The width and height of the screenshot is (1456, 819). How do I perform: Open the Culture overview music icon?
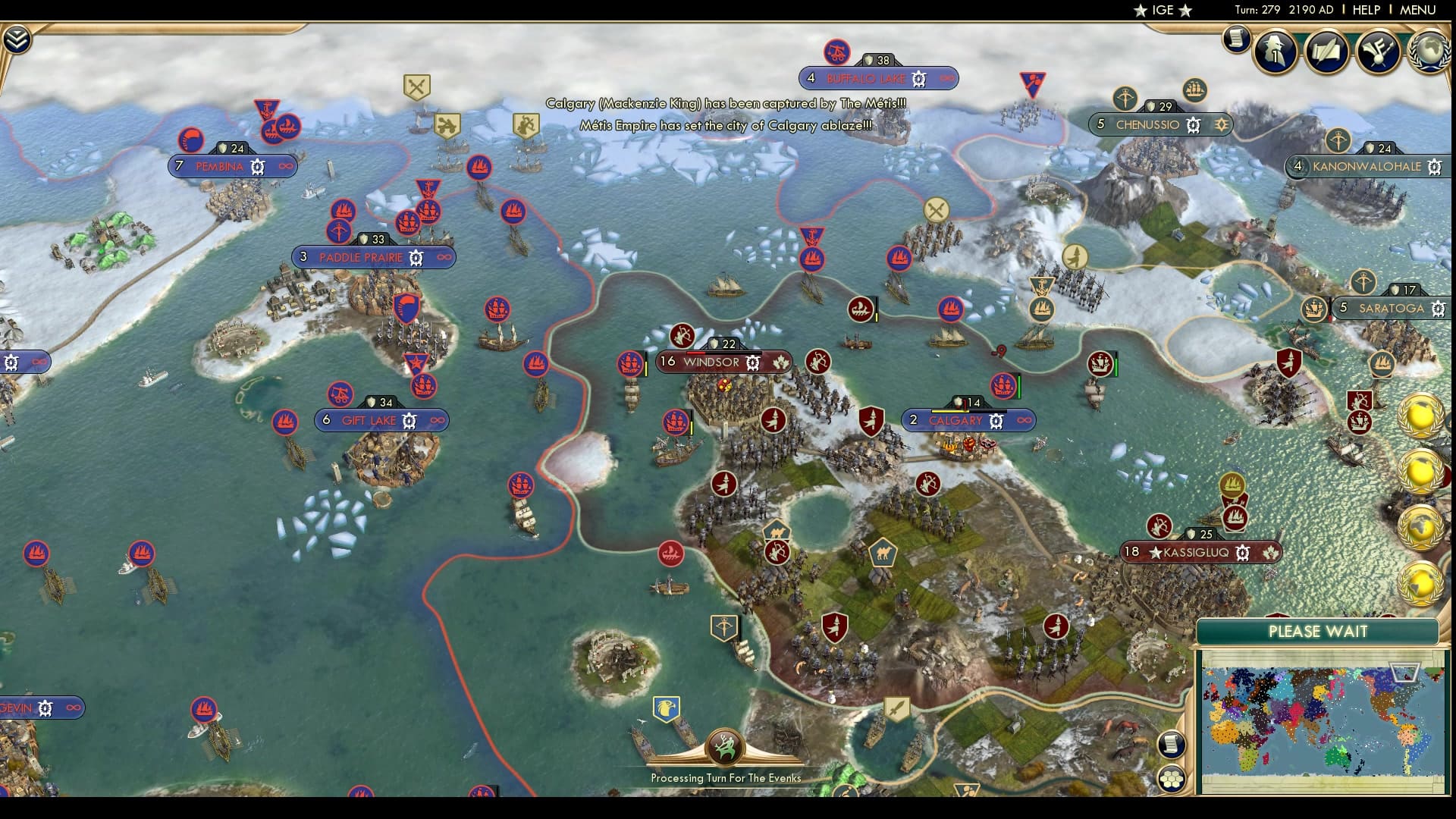1379,52
